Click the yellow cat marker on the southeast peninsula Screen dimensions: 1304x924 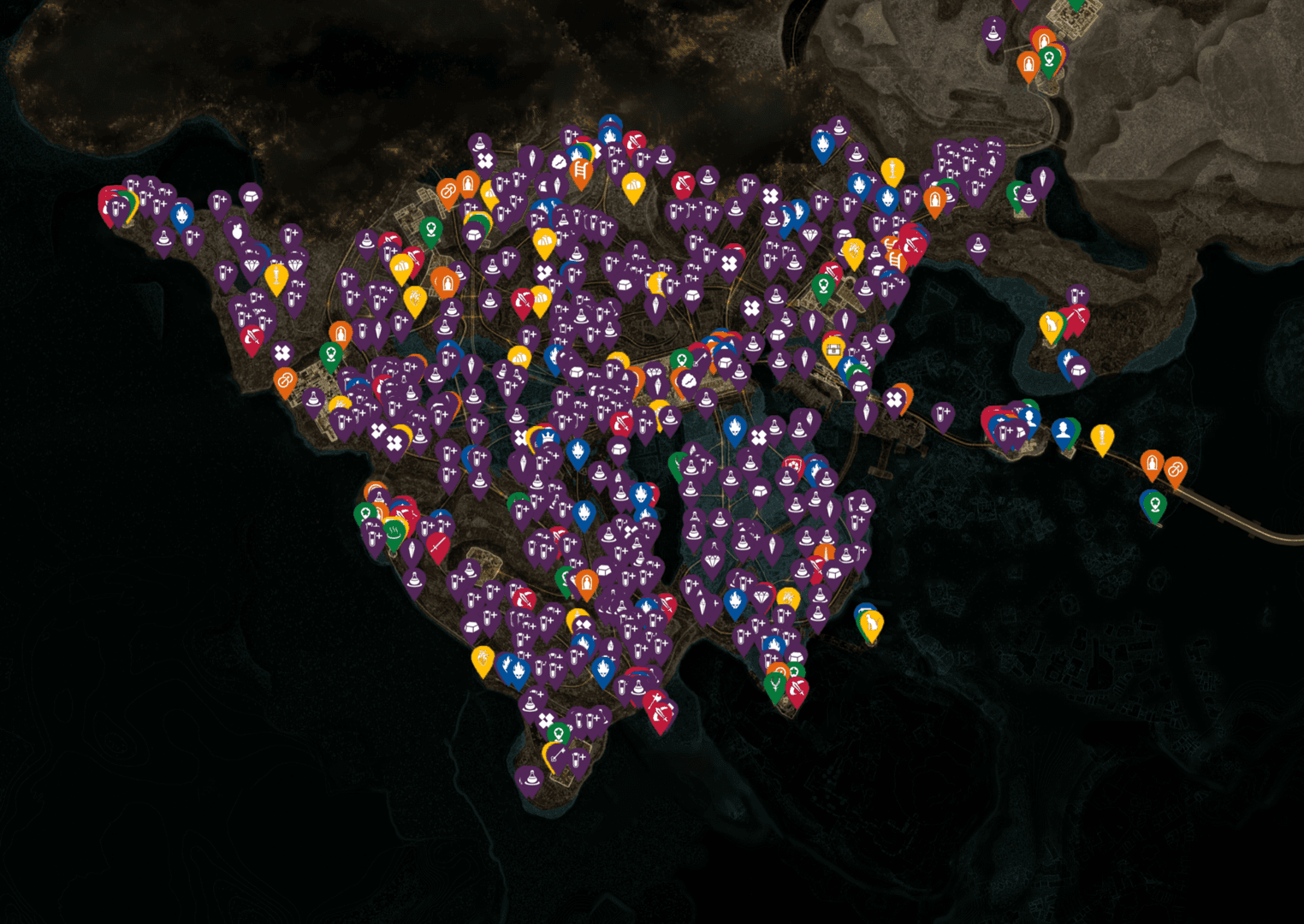[x=871, y=622]
